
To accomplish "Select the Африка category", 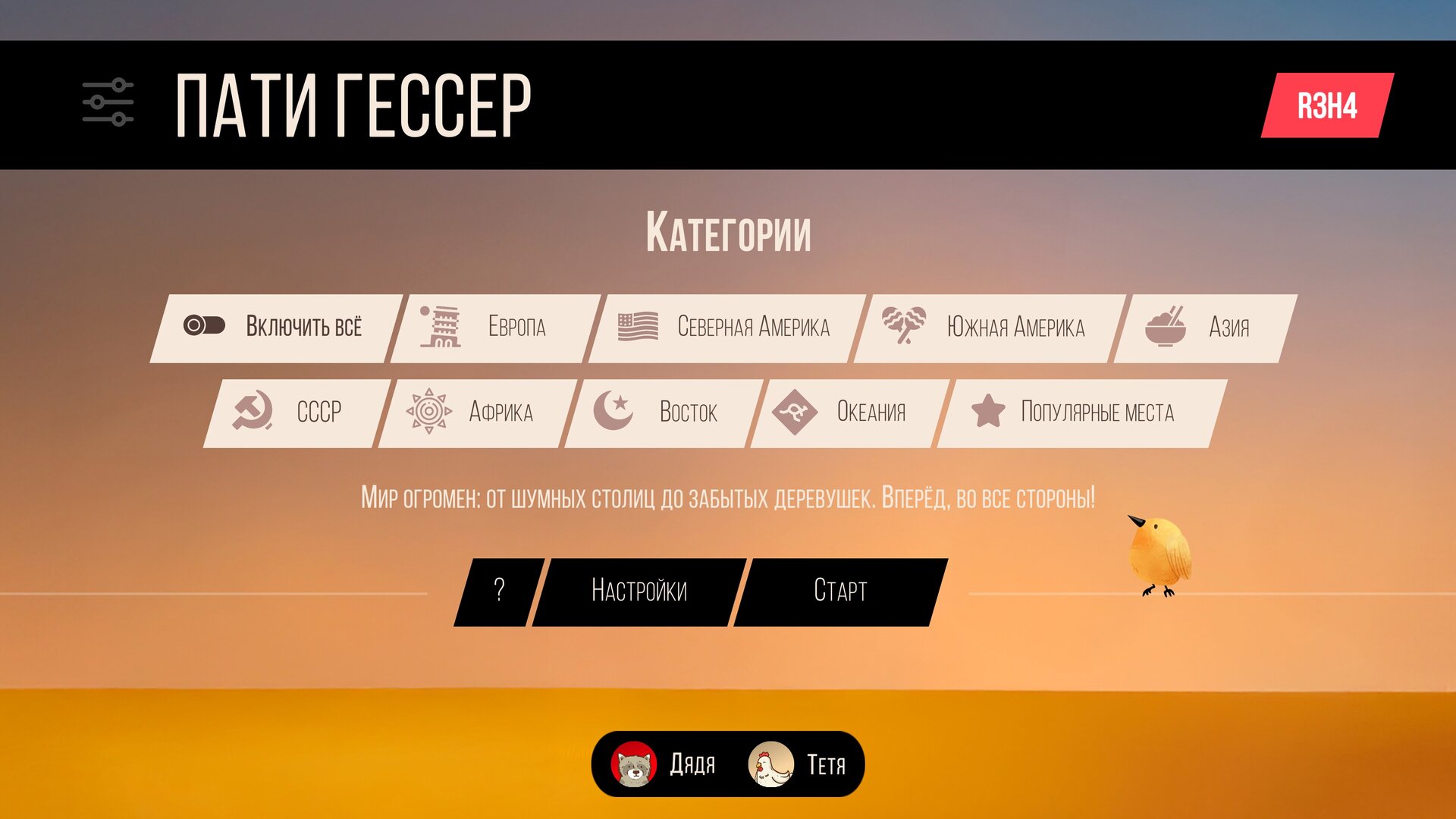I will 476,413.
